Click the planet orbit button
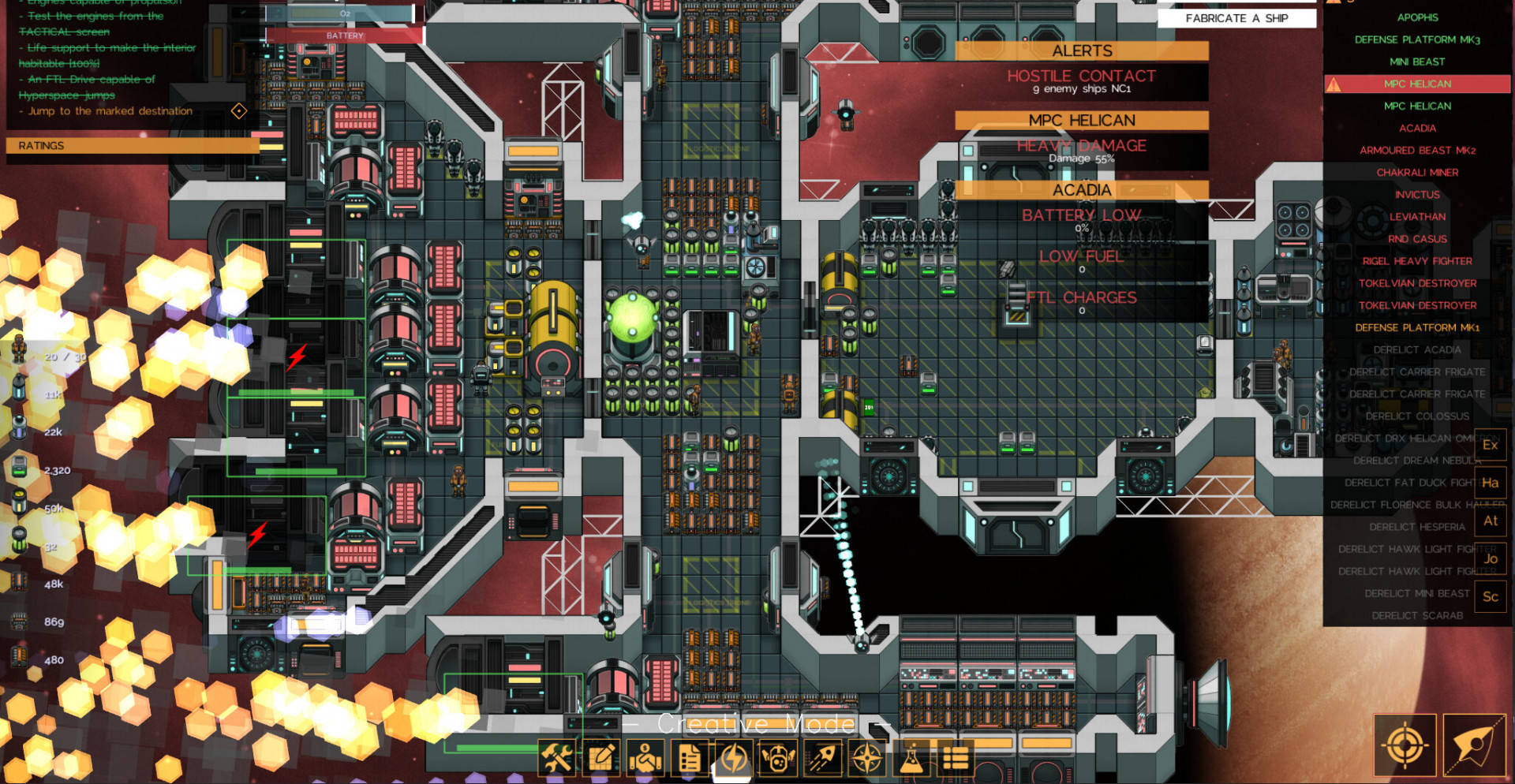 pyautogui.click(x=1474, y=745)
